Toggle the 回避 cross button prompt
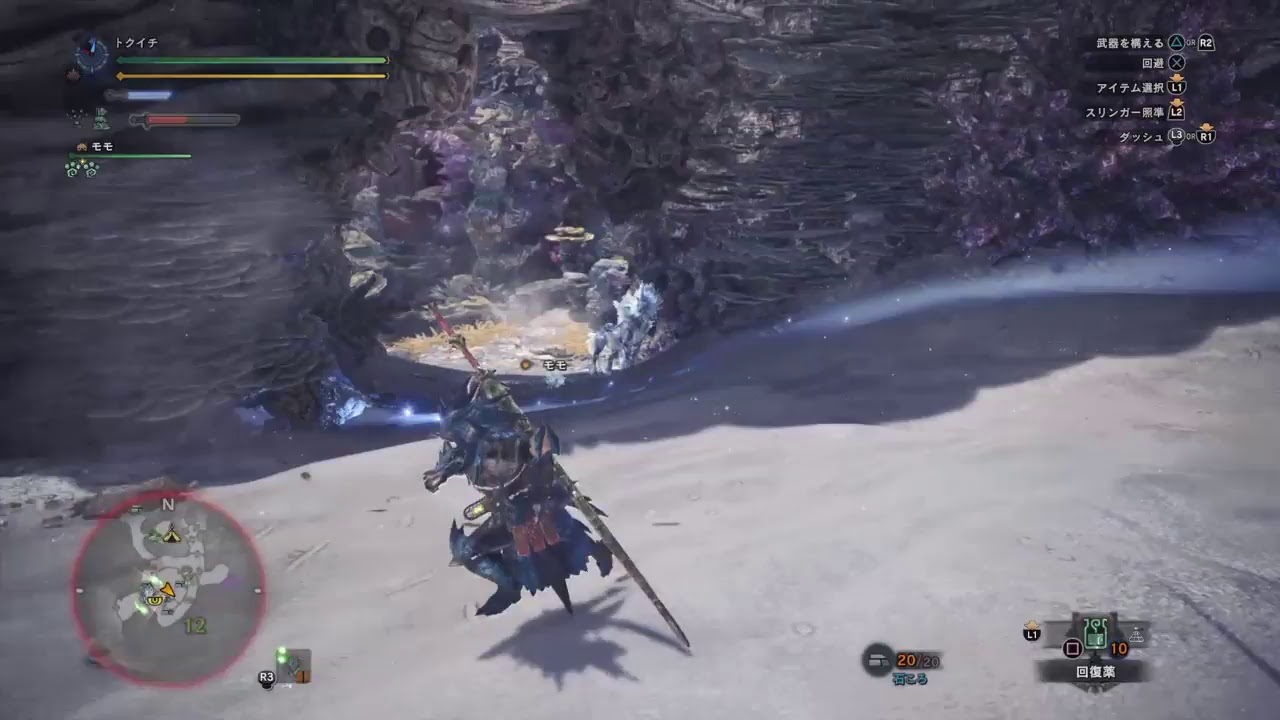The image size is (1280, 720). click(x=1177, y=63)
